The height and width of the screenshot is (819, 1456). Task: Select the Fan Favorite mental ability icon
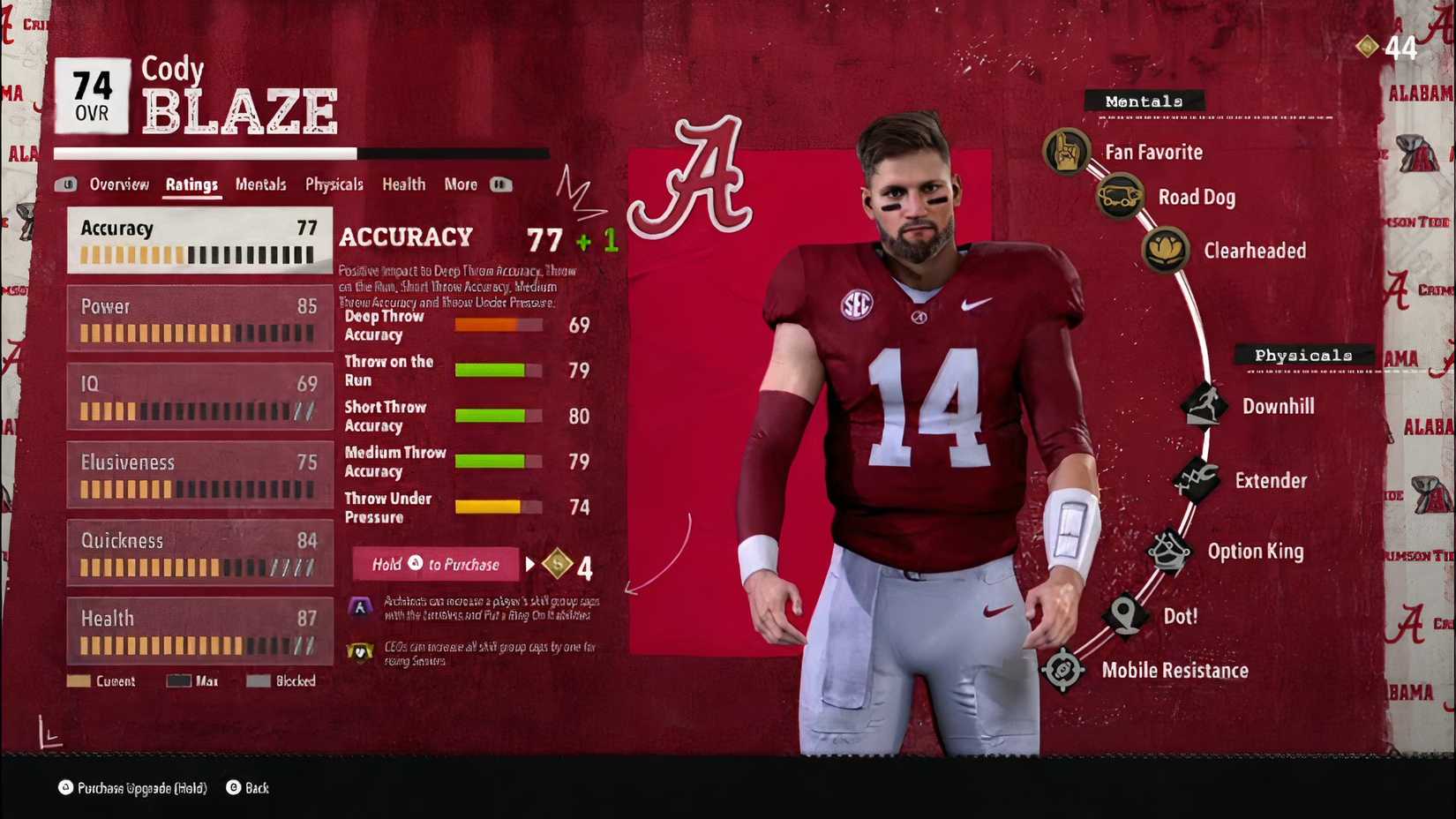point(1067,151)
